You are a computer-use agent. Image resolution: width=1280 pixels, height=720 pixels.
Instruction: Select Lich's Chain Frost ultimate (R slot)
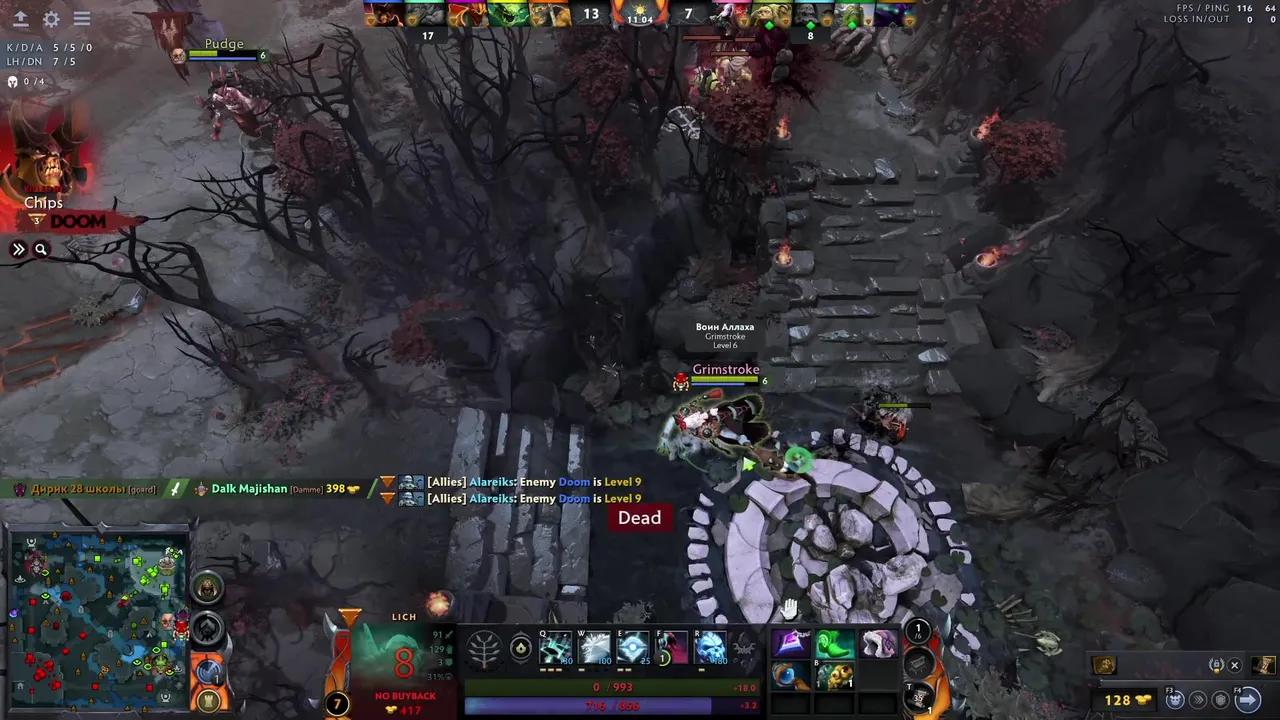[x=710, y=647]
